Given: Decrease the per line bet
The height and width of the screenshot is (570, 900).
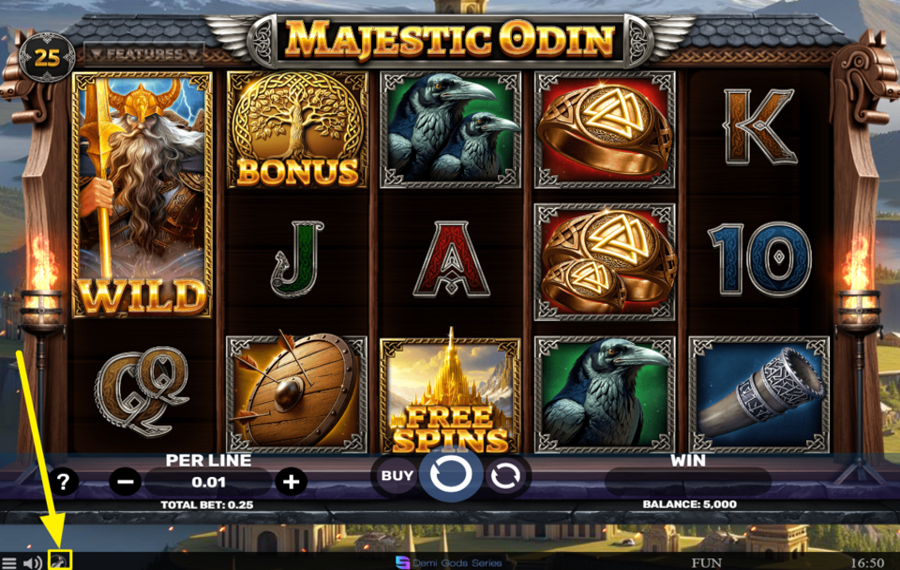Looking at the screenshot, I should [125, 482].
